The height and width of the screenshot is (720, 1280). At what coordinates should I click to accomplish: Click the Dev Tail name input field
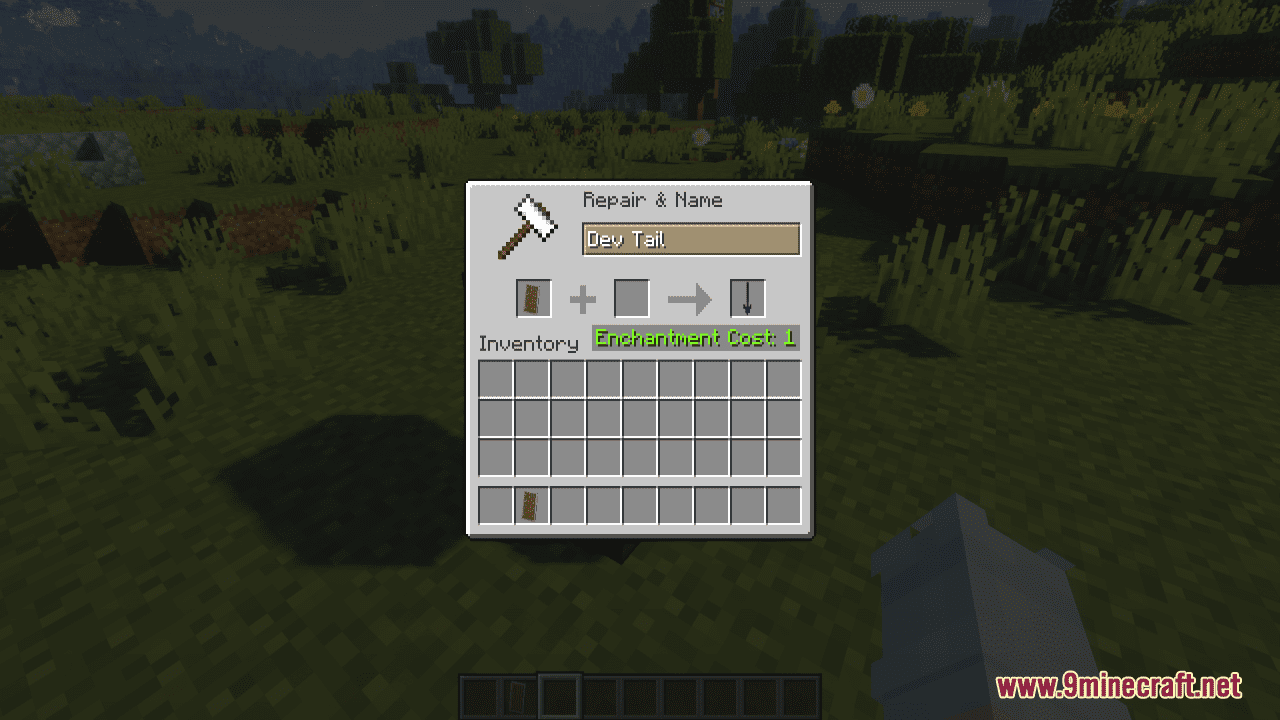pos(690,239)
